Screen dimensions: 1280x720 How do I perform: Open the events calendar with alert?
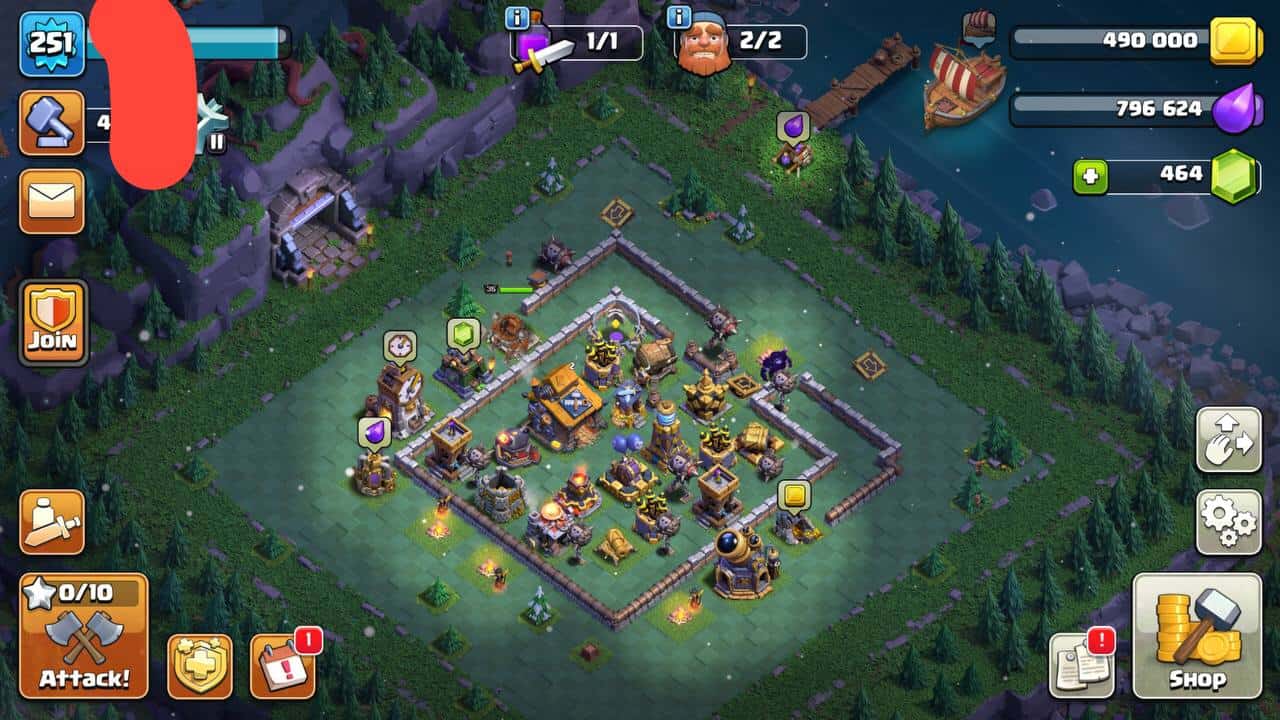click(x=283, y=666)
